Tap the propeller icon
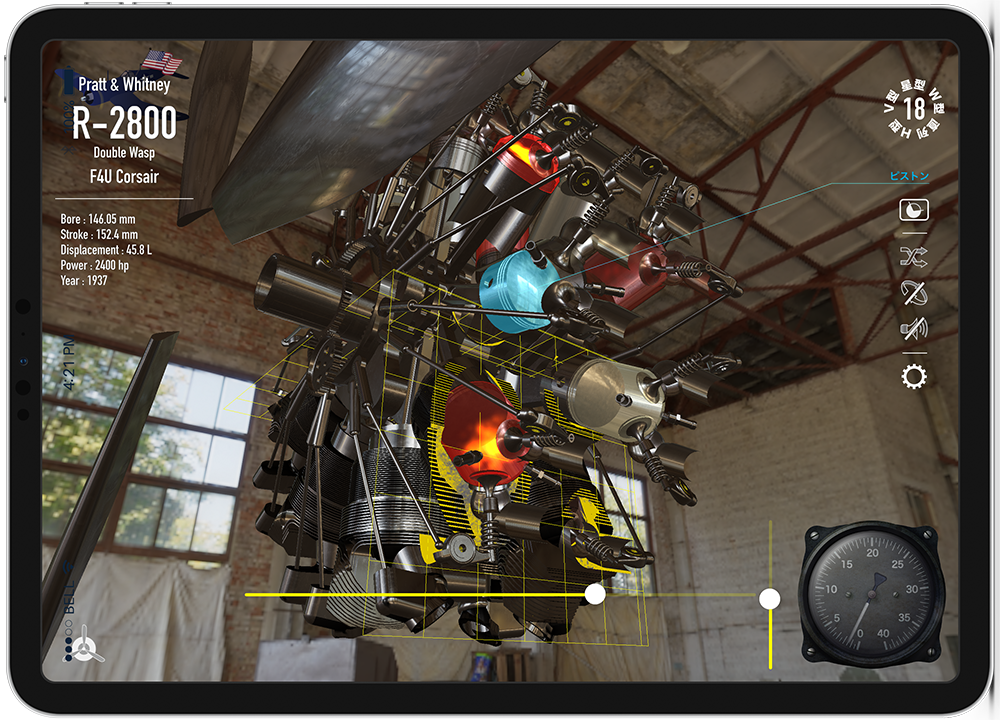1000x720 pixels. click(87, 646)
